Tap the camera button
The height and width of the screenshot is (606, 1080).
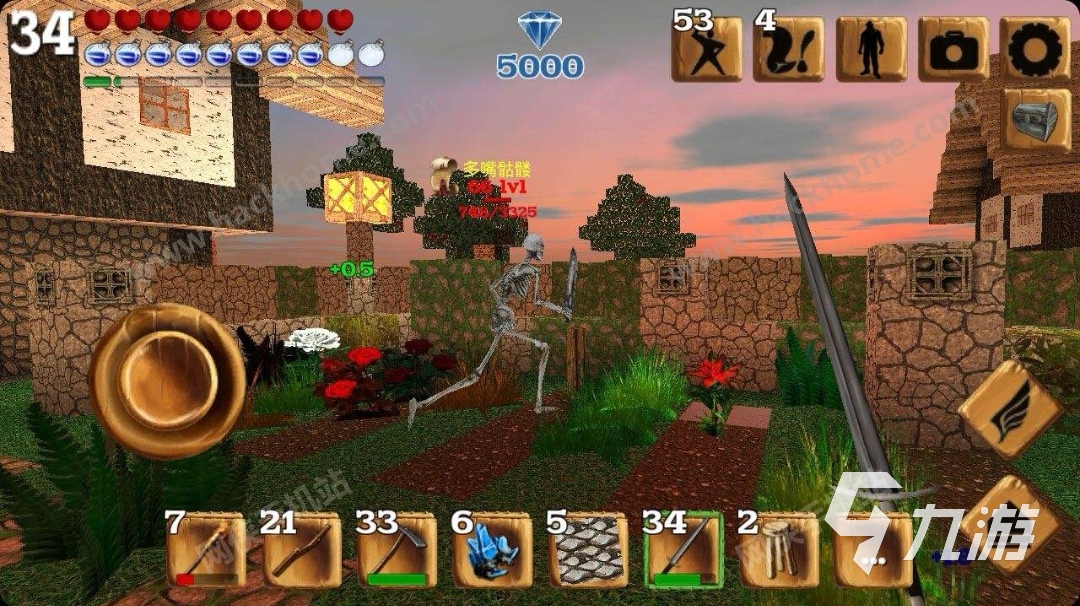[953, 49]
